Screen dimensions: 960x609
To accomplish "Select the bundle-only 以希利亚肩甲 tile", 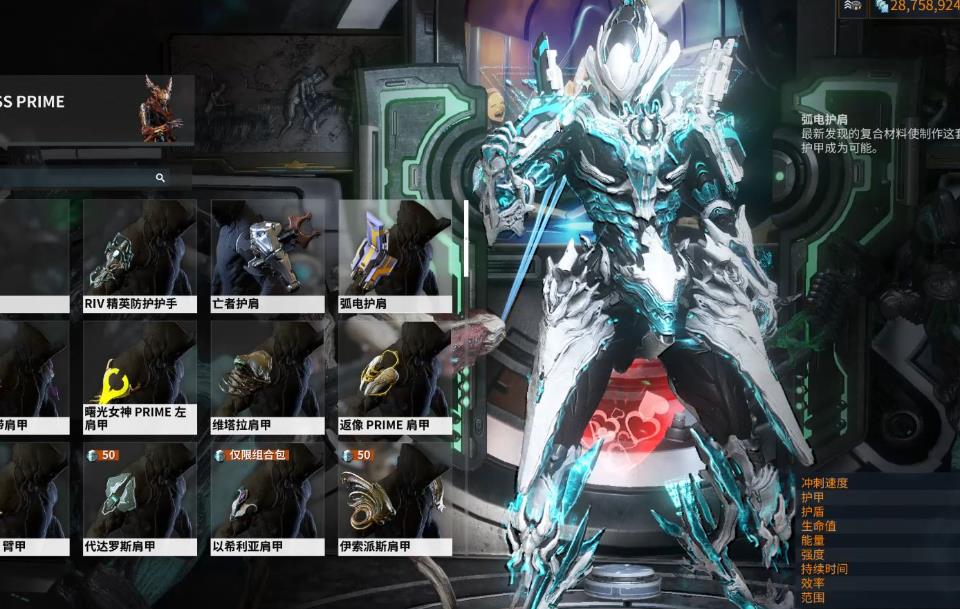I will tap(267, 499).
